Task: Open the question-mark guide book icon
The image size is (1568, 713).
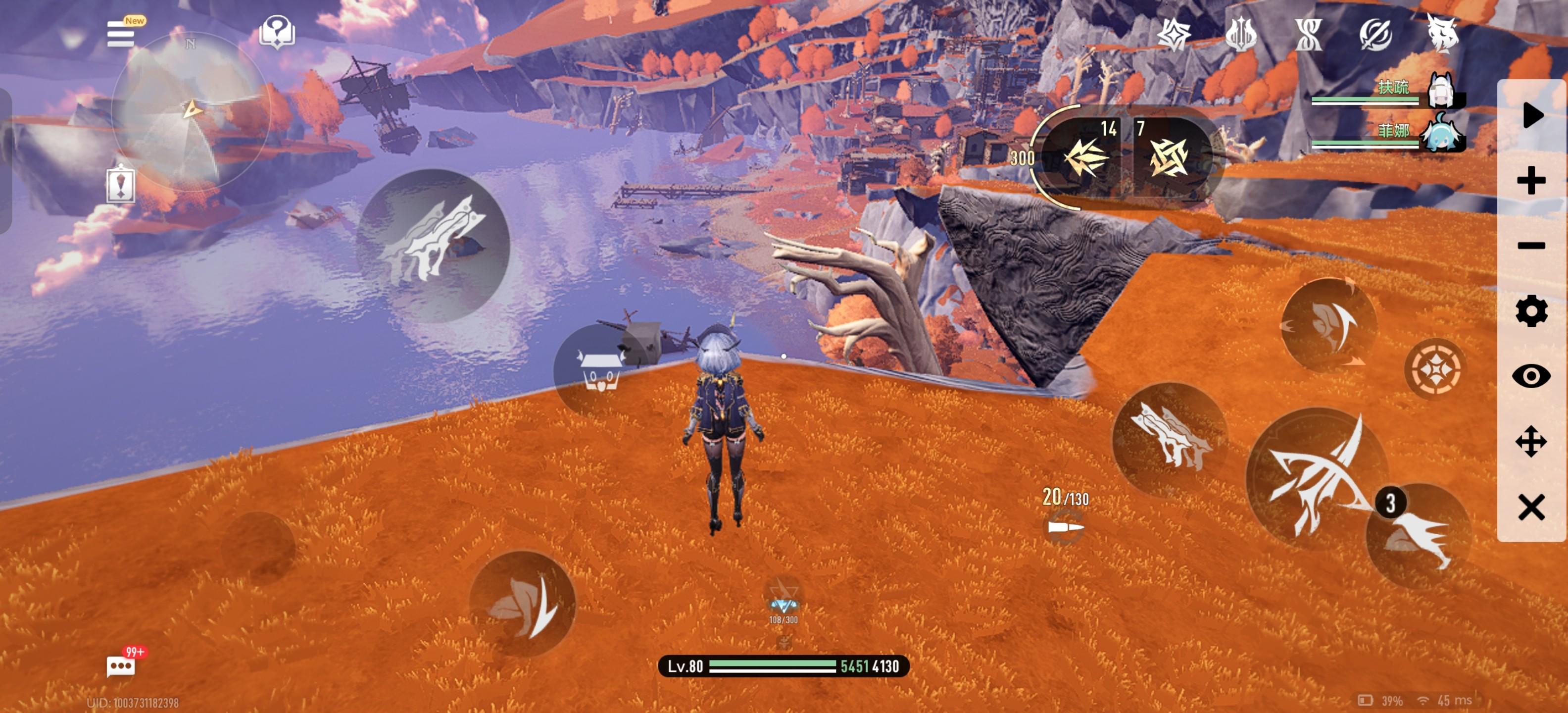Action: pyautogui.click(x=277, y=32)
